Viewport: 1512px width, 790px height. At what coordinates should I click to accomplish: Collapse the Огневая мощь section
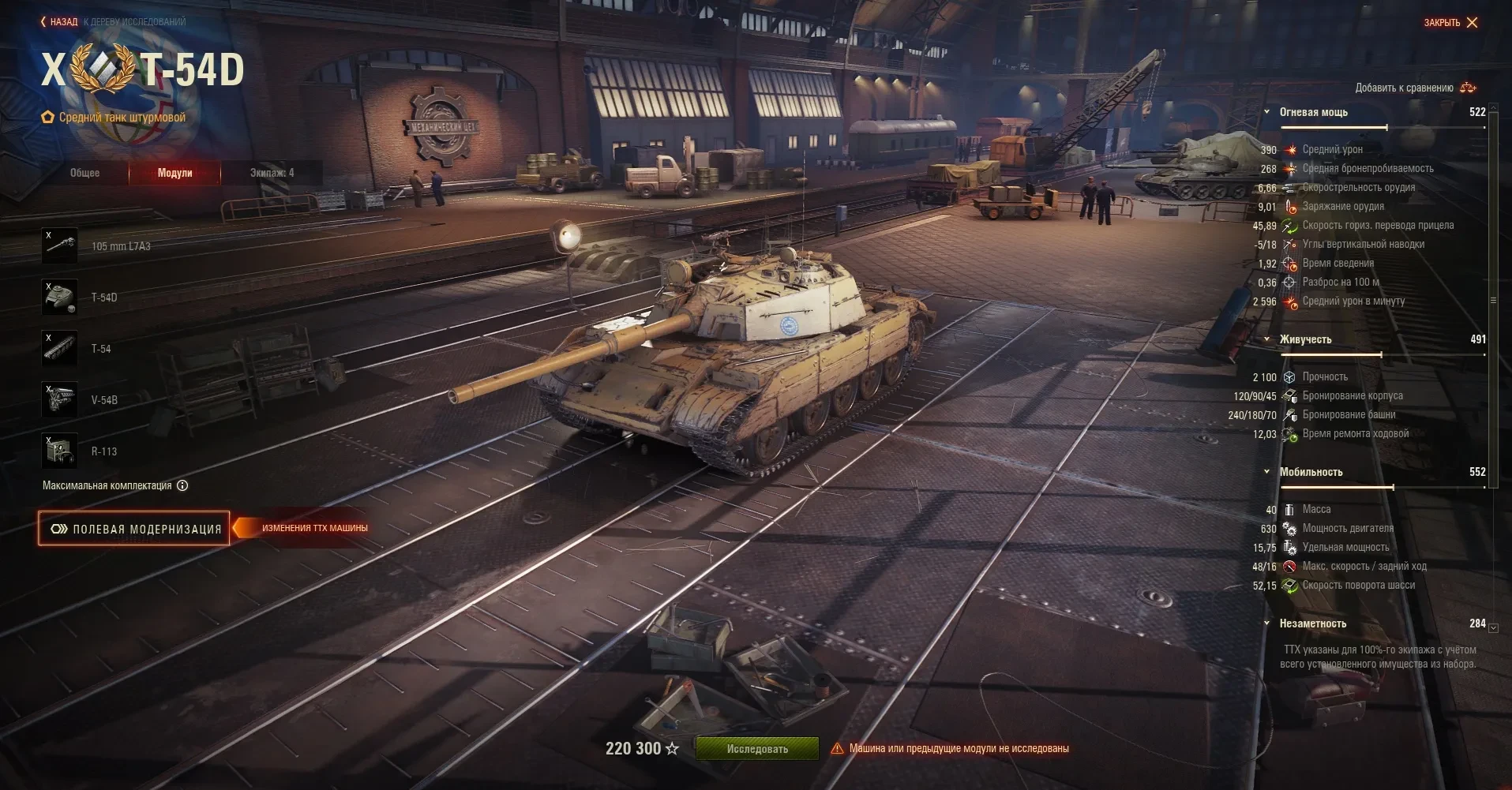[1267, 112]
